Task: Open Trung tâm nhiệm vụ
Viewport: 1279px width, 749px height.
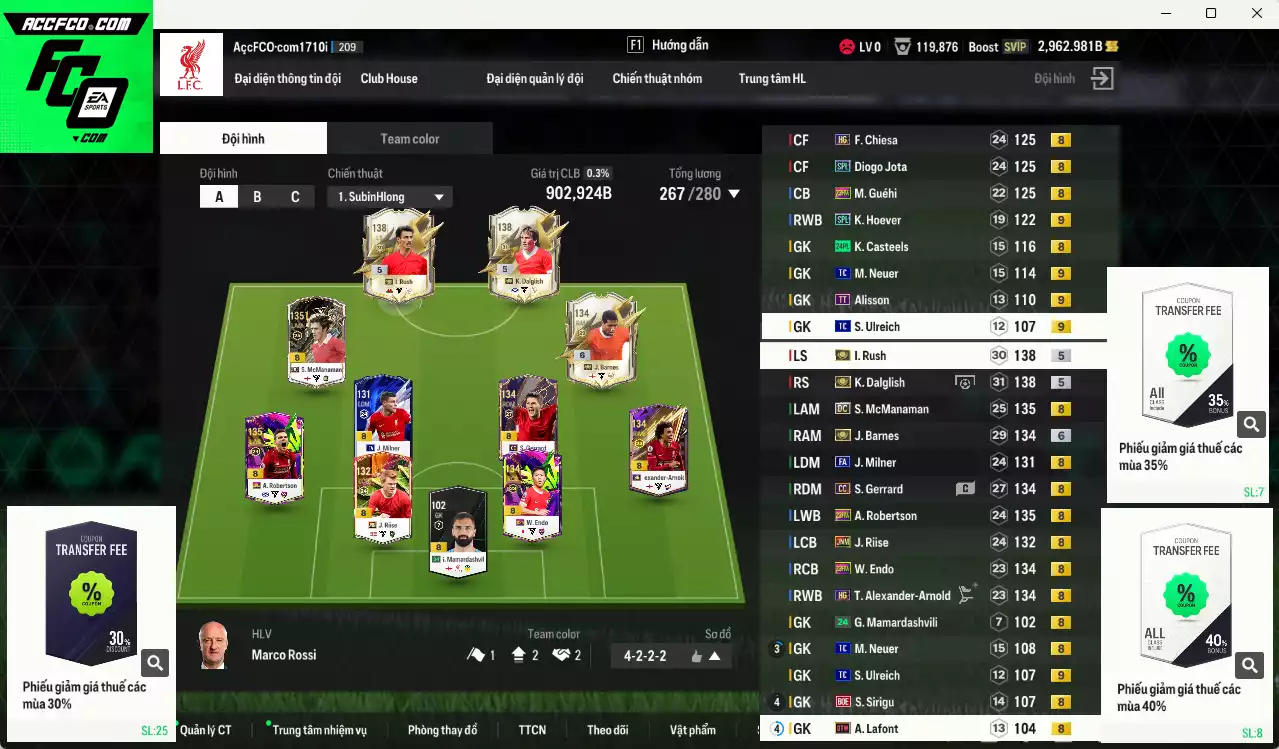Action: [x=320, y=730]
